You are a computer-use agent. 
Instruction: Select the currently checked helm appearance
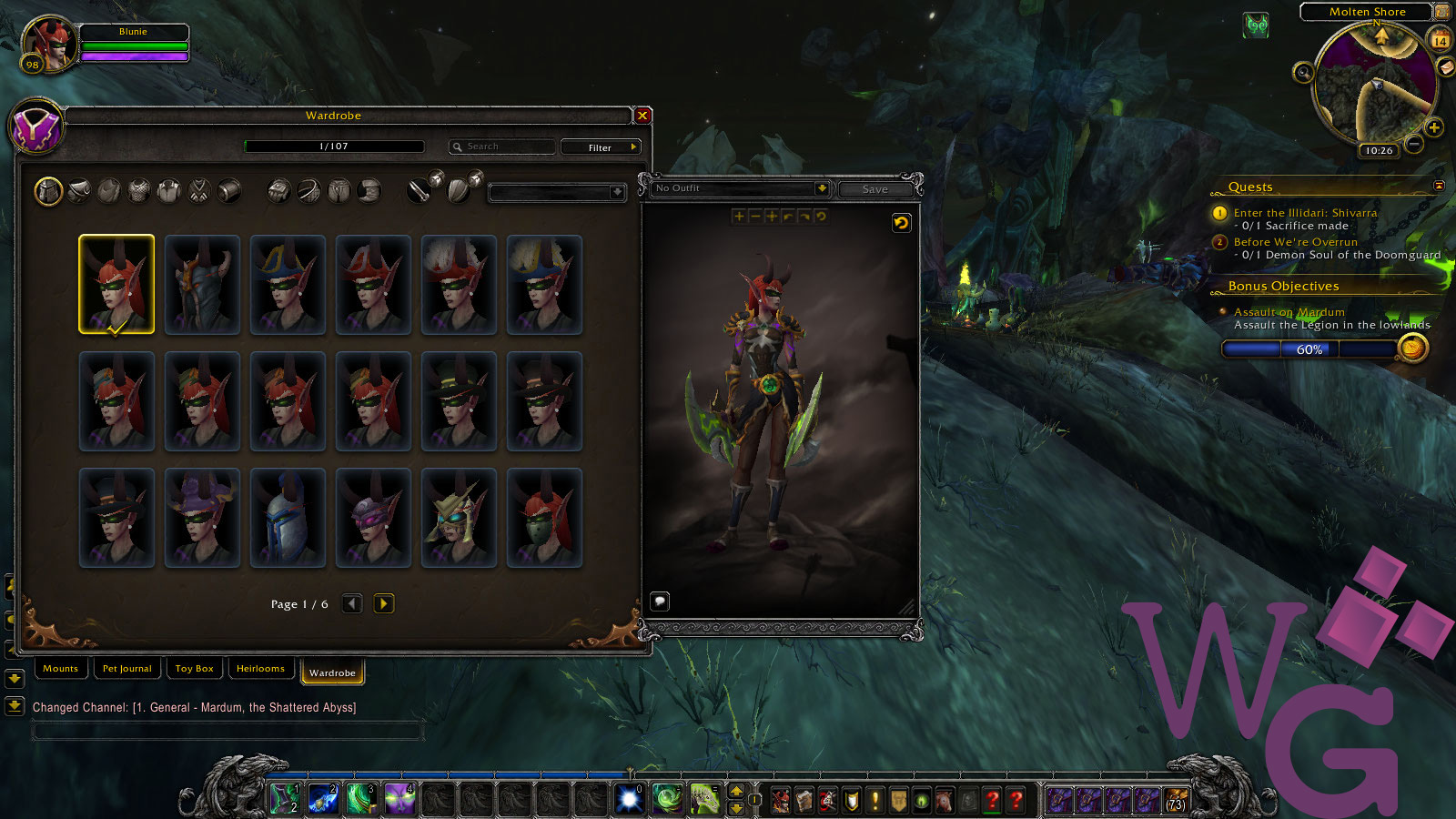pos(116,284)
